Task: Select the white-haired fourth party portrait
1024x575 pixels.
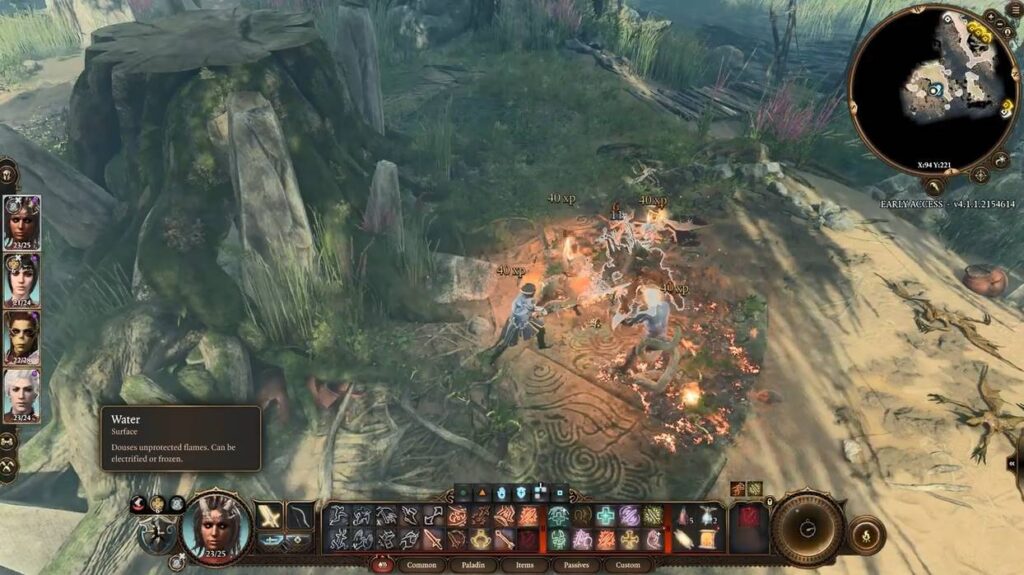Action: click(x=22, y=393)
